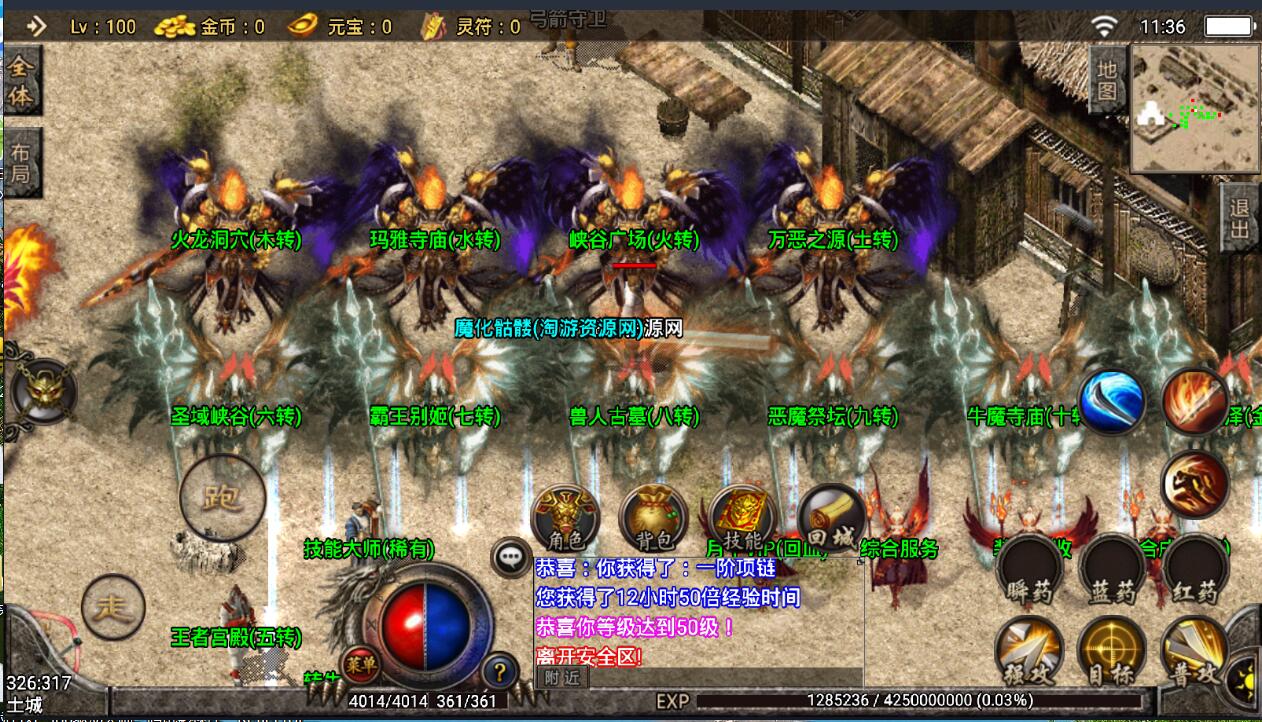Image resolution: width=1262 pixels, height=722 pixels.
Task: Open the 技能 skills book
Action: coord(740,519)
